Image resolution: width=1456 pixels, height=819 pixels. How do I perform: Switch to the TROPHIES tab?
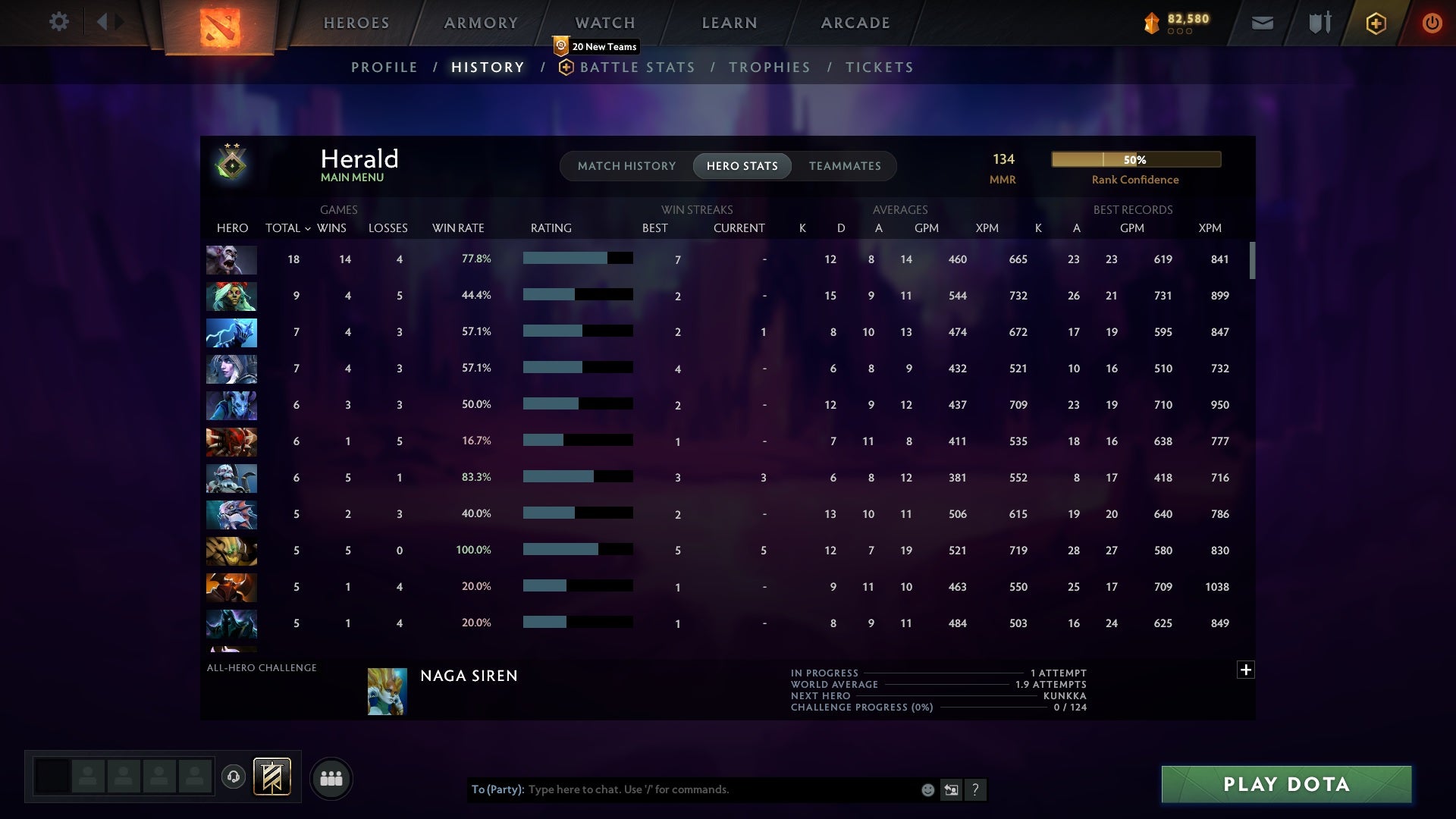(x=769, y=67)
